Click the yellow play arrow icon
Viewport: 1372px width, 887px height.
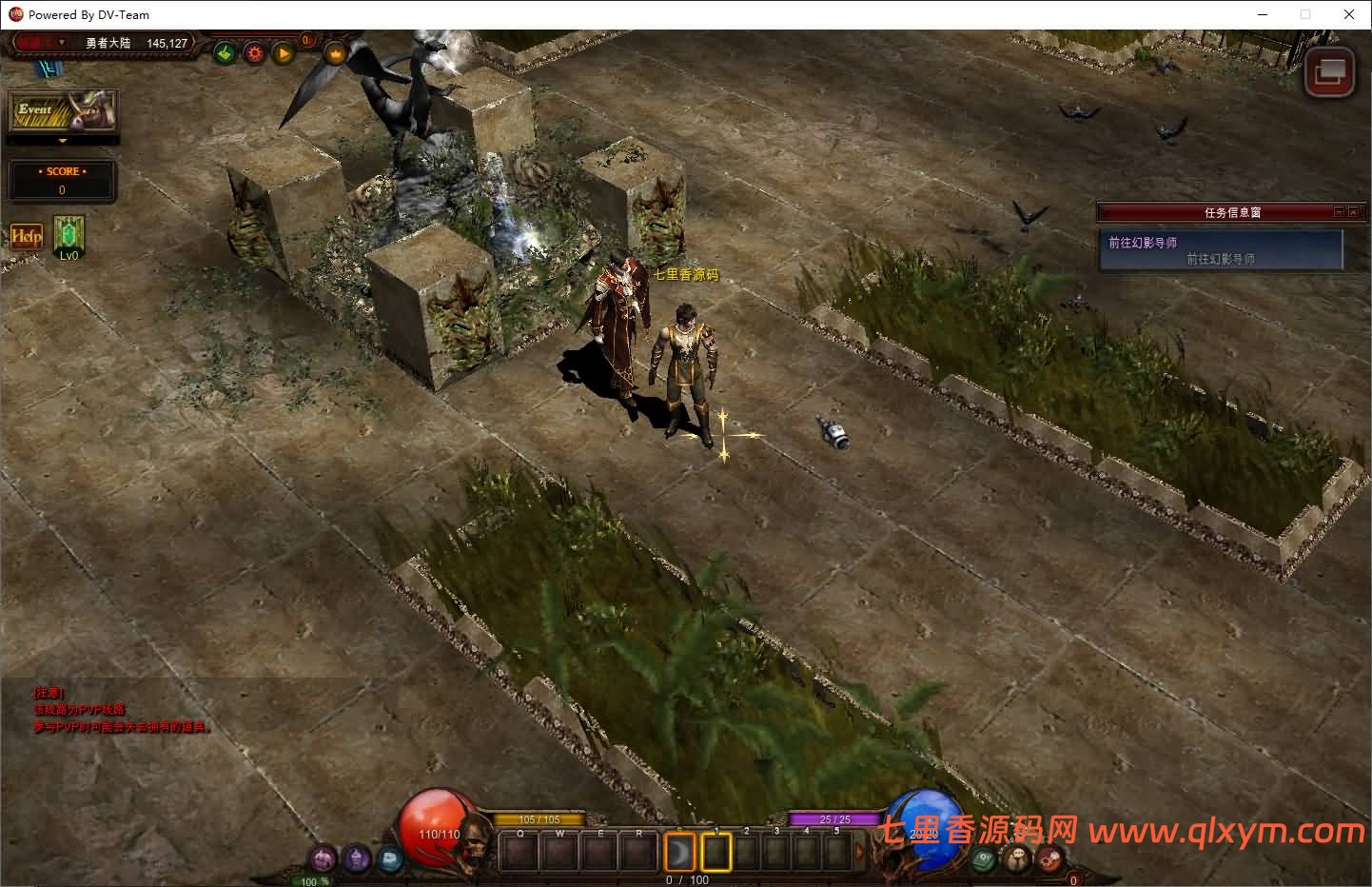pos(284,53)
